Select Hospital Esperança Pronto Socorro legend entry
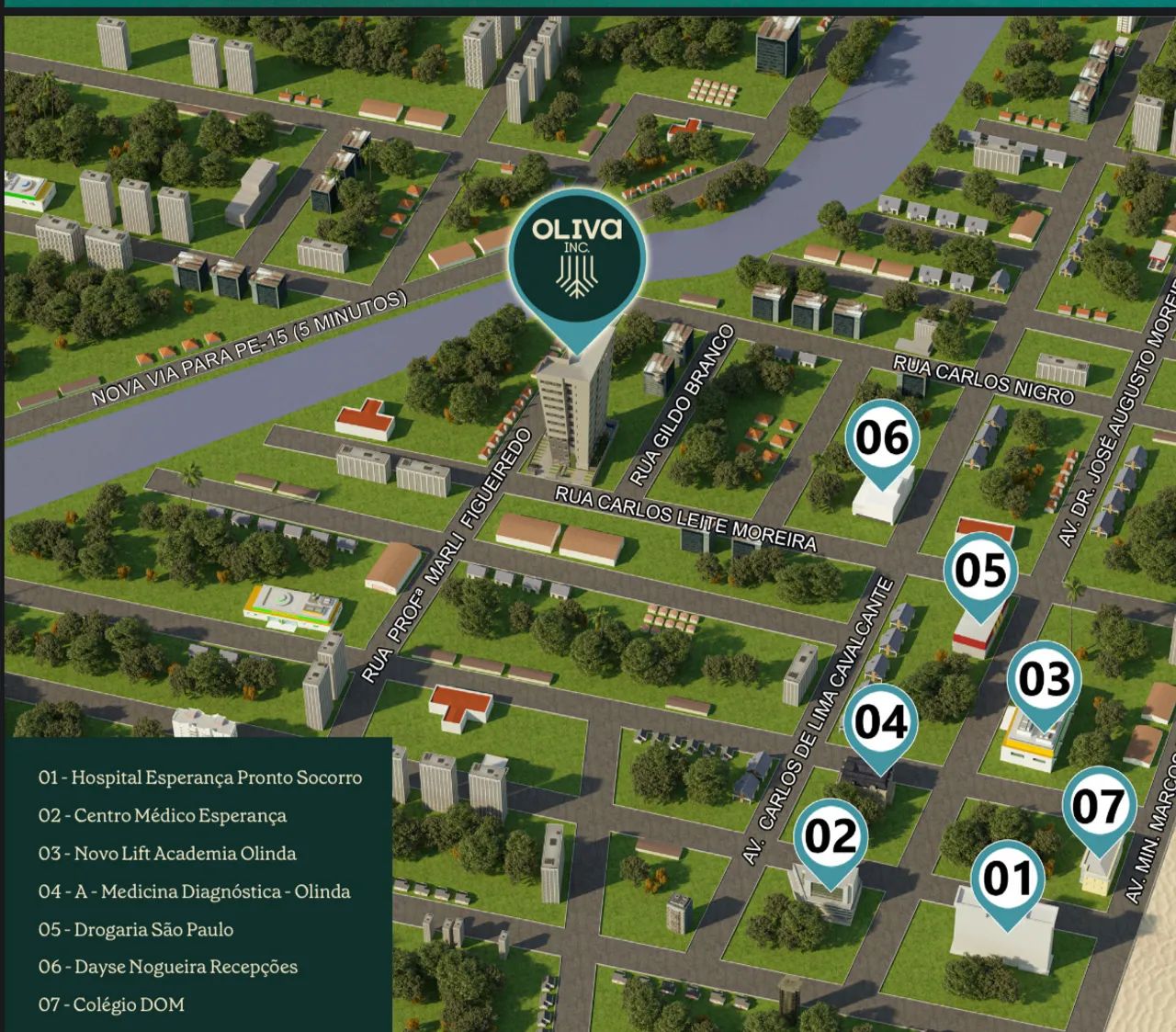1176x1032 pixels. point(200,777)
